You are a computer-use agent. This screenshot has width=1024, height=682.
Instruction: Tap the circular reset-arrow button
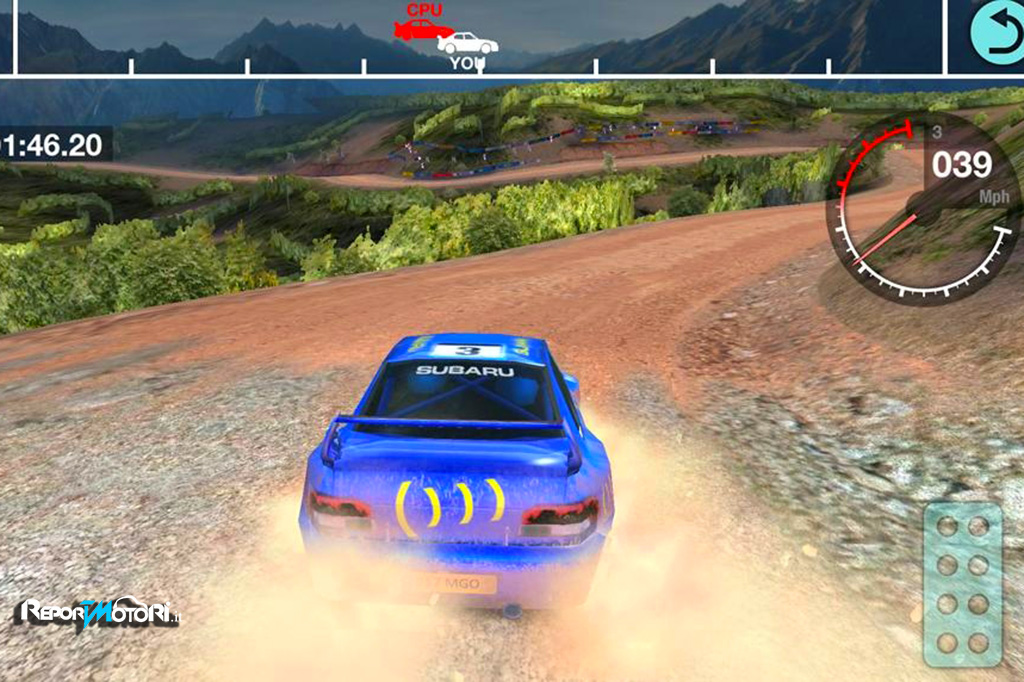tap(997, 33)
